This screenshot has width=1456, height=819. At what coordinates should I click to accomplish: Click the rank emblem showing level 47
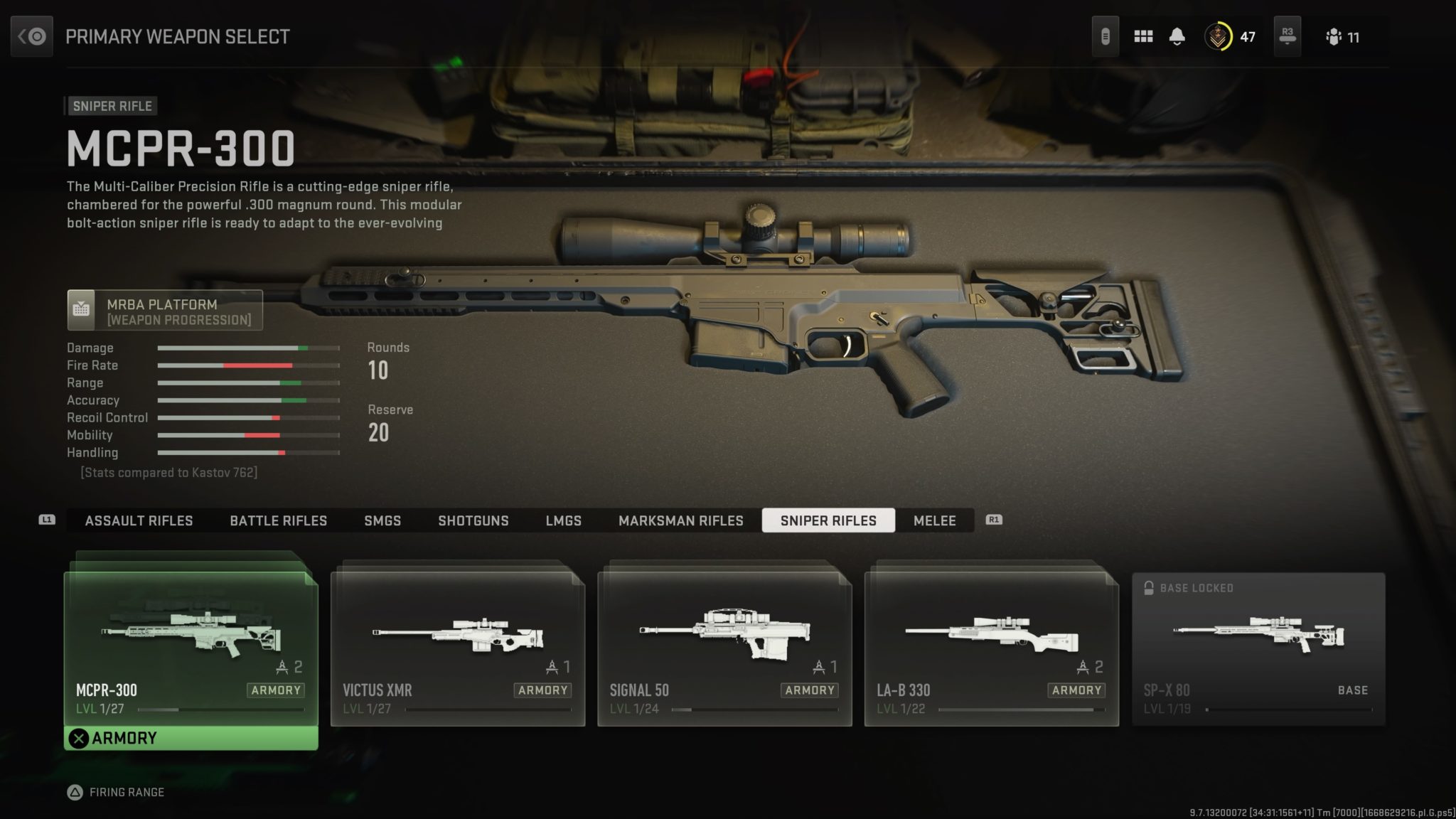pyautogui.click(x=1218, y=36)
